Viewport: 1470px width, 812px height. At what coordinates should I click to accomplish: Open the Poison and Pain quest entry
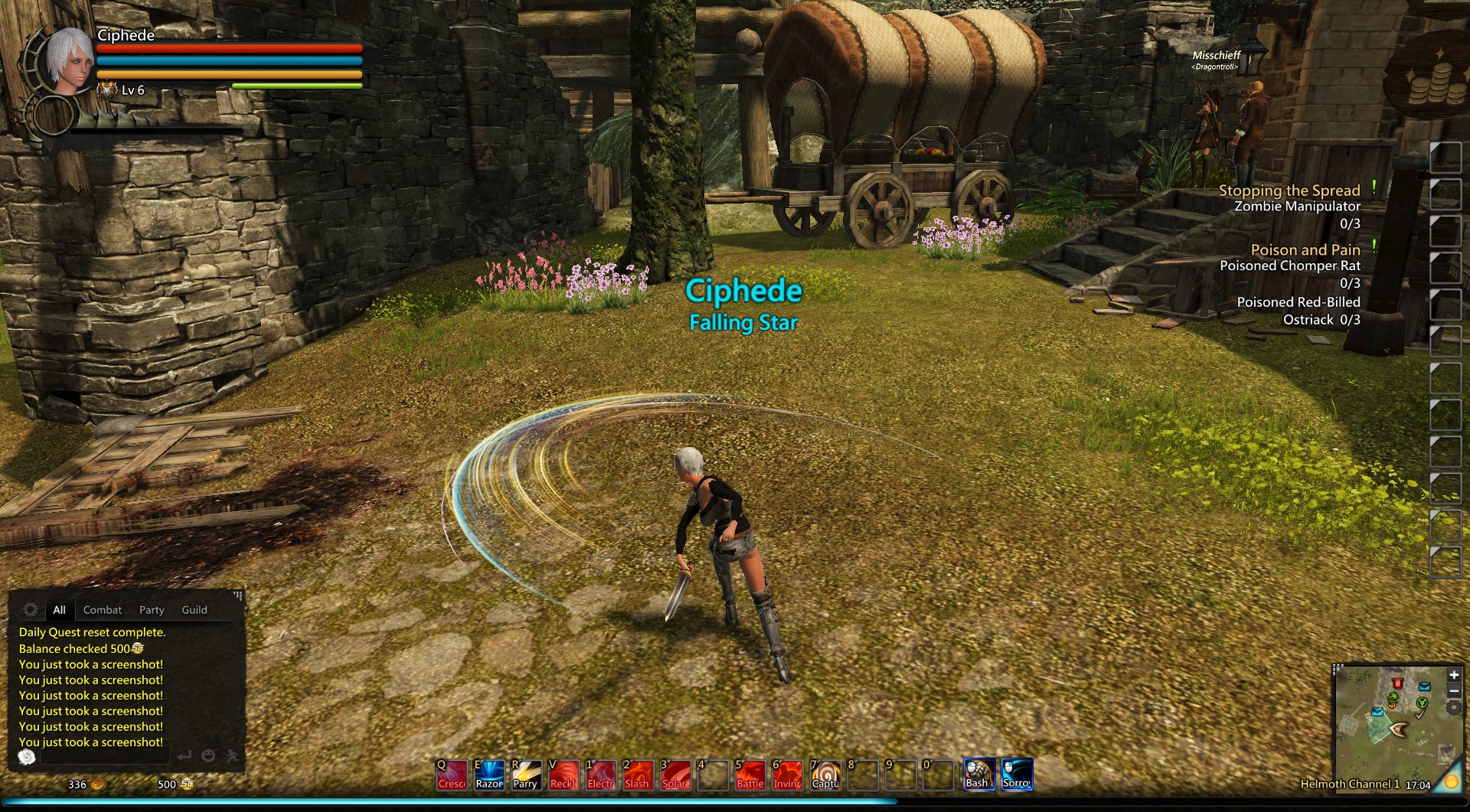pos(1305,250)
